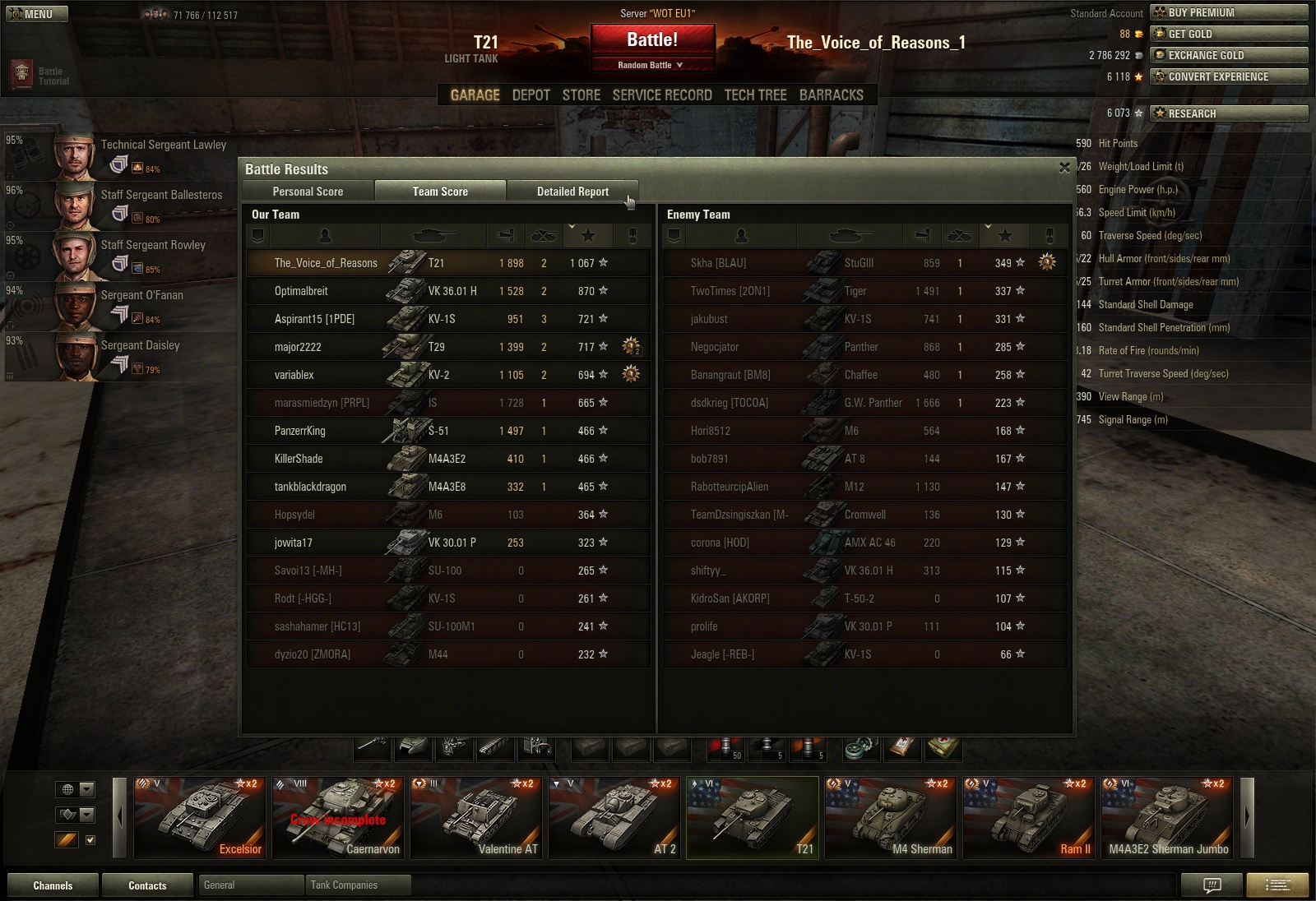Image resolution: width=1316 pixels, height=901 pixels.
Task: Switch to the Depot tab
Action: pyautogui.click(x=531, y=95)
